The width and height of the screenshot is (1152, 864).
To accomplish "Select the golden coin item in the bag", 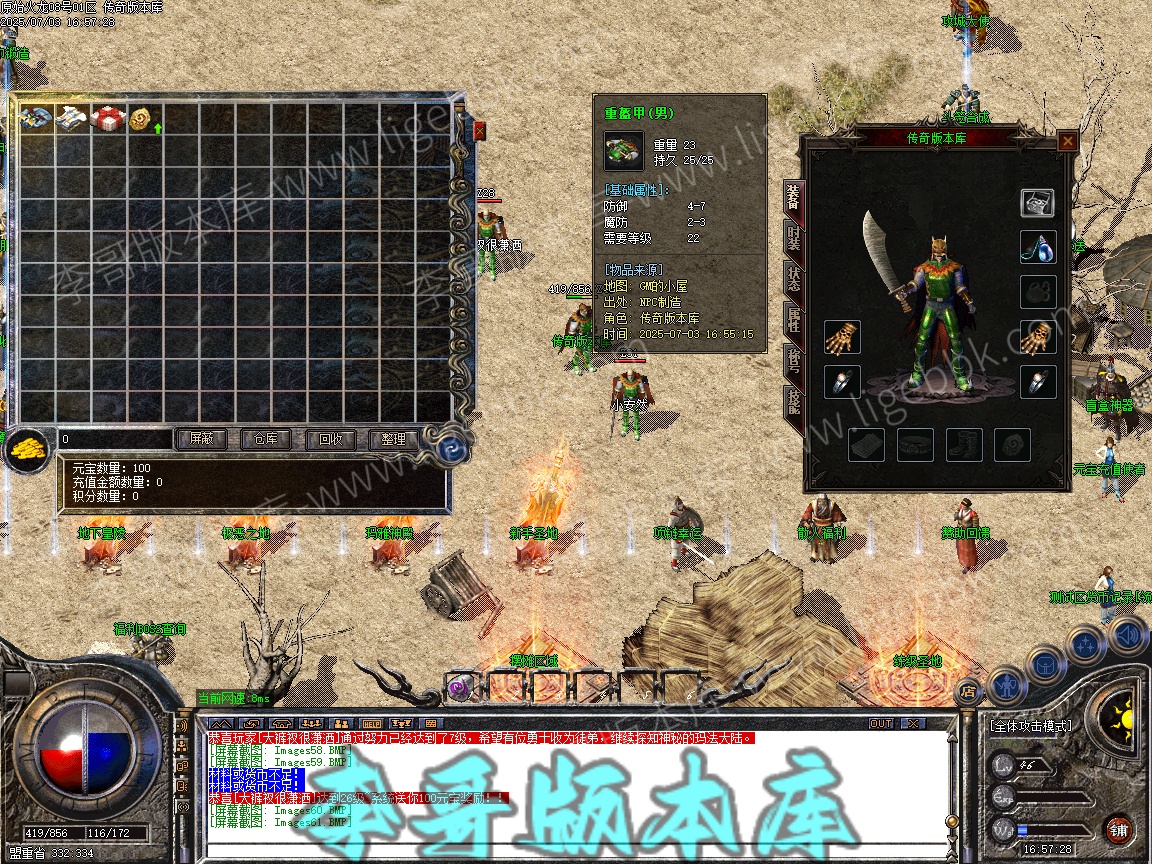I will pyautogui.click(x=139, y=119).
